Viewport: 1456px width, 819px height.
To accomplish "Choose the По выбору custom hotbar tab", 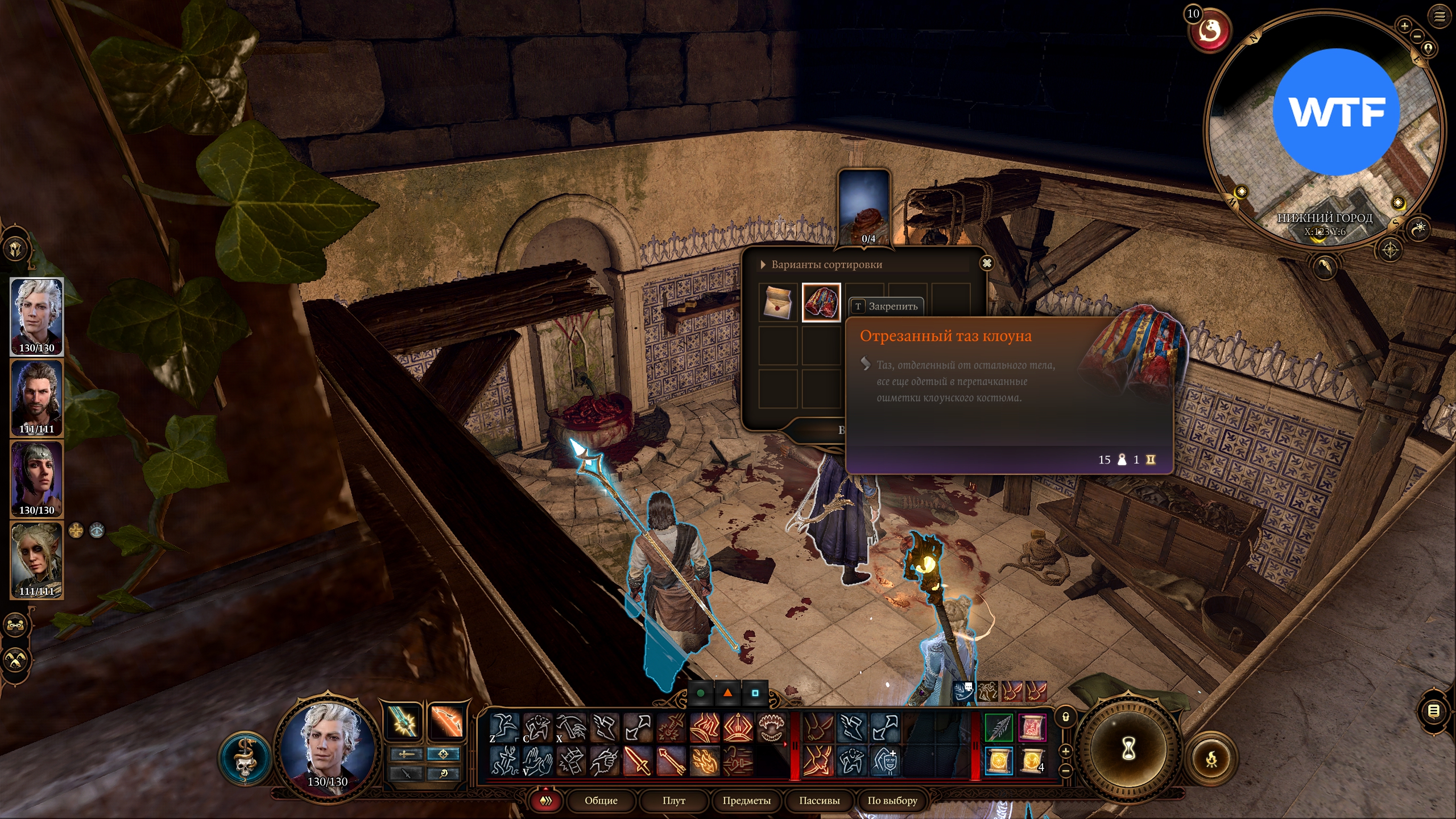I will click(x=892, y=800).
